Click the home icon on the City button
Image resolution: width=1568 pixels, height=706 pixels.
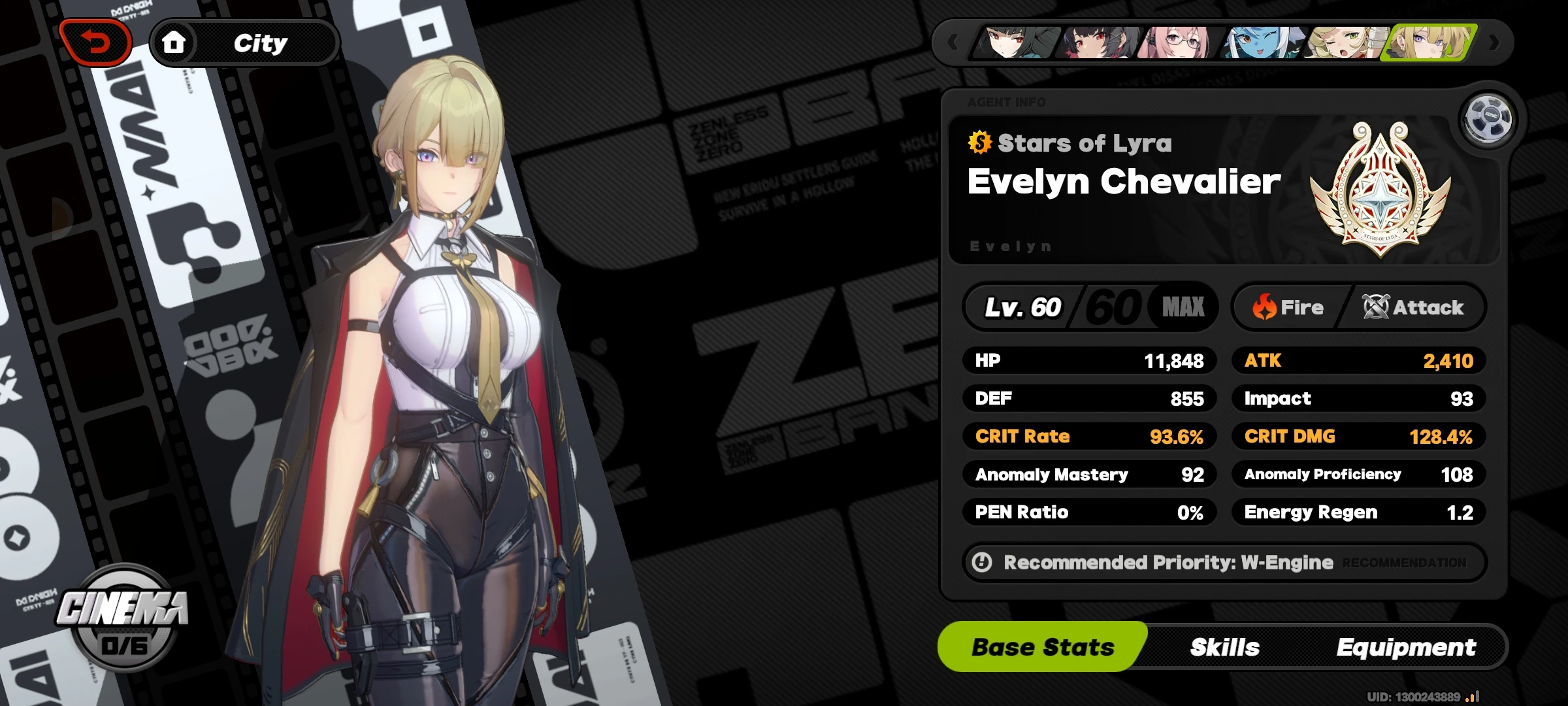(x=175, y=42)
